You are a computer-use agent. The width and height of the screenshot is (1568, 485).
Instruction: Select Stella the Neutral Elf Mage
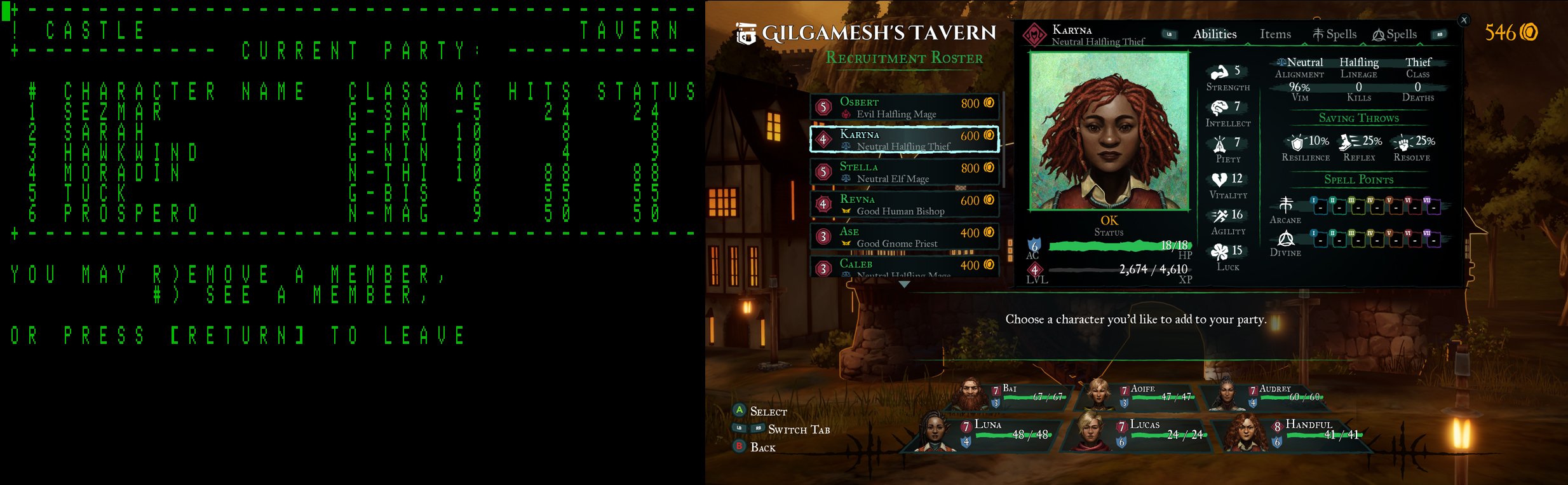(905, 172)
